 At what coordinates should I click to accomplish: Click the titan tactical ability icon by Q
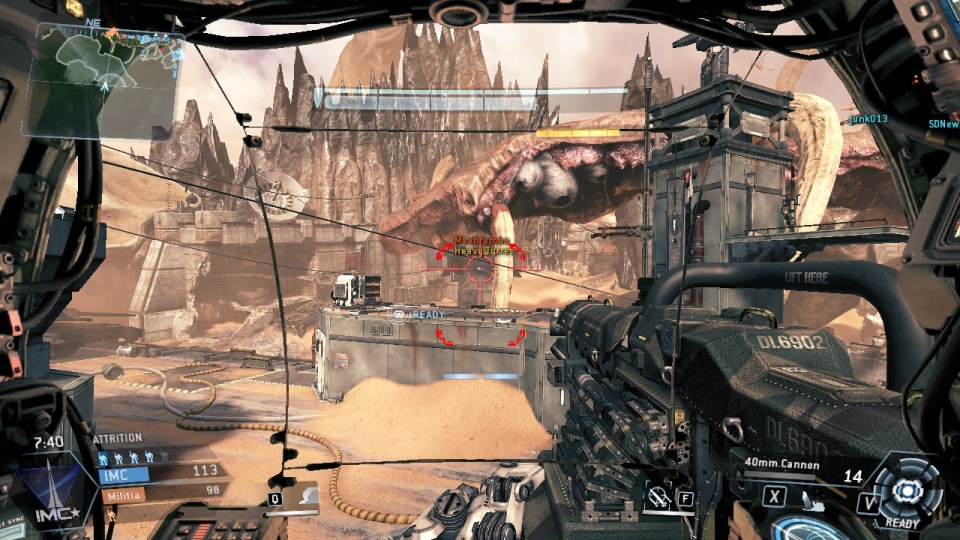[307, 493]
